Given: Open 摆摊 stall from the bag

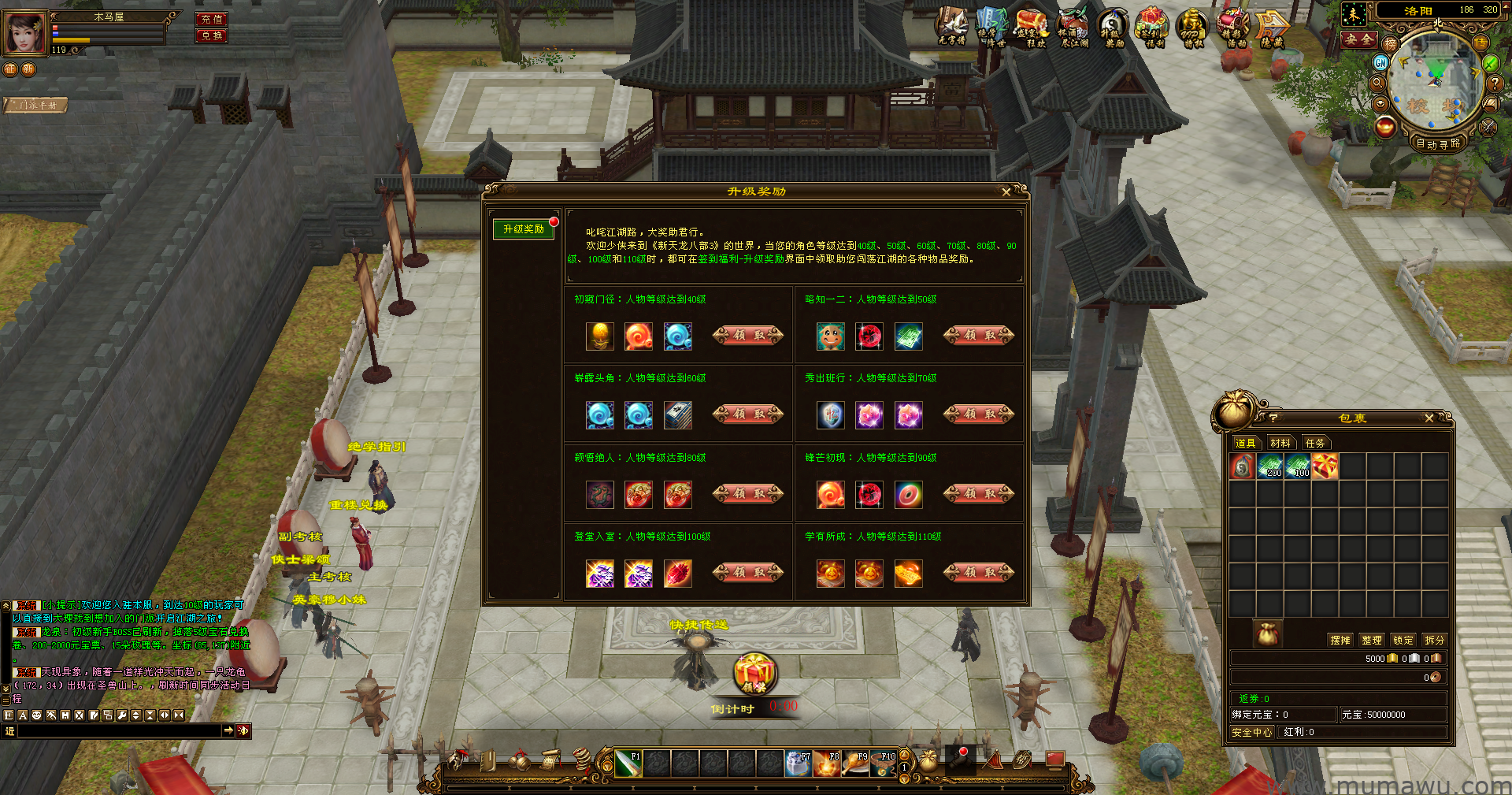Looking at the screenshot, I should click(x=1340, y=640).
